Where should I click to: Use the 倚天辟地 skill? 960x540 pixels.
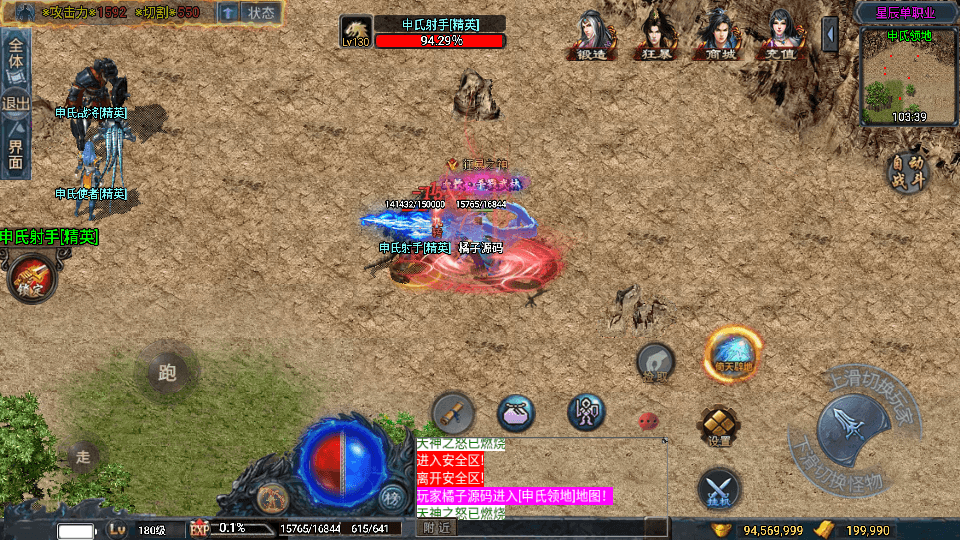pyautogui.click(x=734, y=353)
